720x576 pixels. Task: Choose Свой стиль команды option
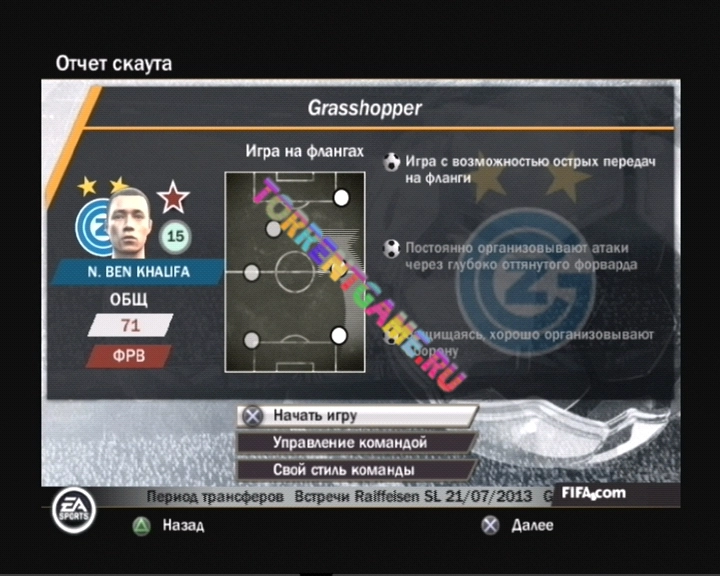pyautogui.click(x=357, y=469)
